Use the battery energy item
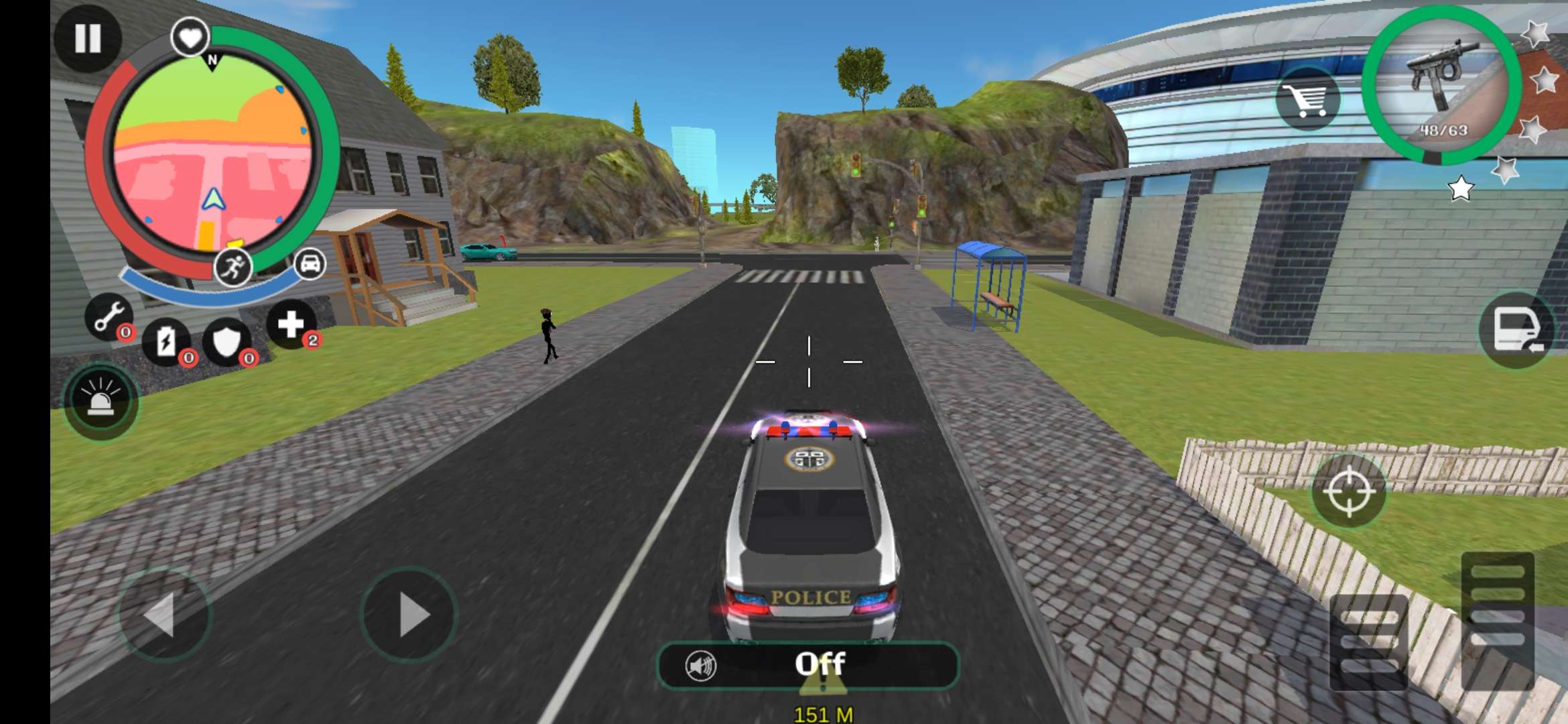The image size is (1568, 724). click(x=166, y=342)
